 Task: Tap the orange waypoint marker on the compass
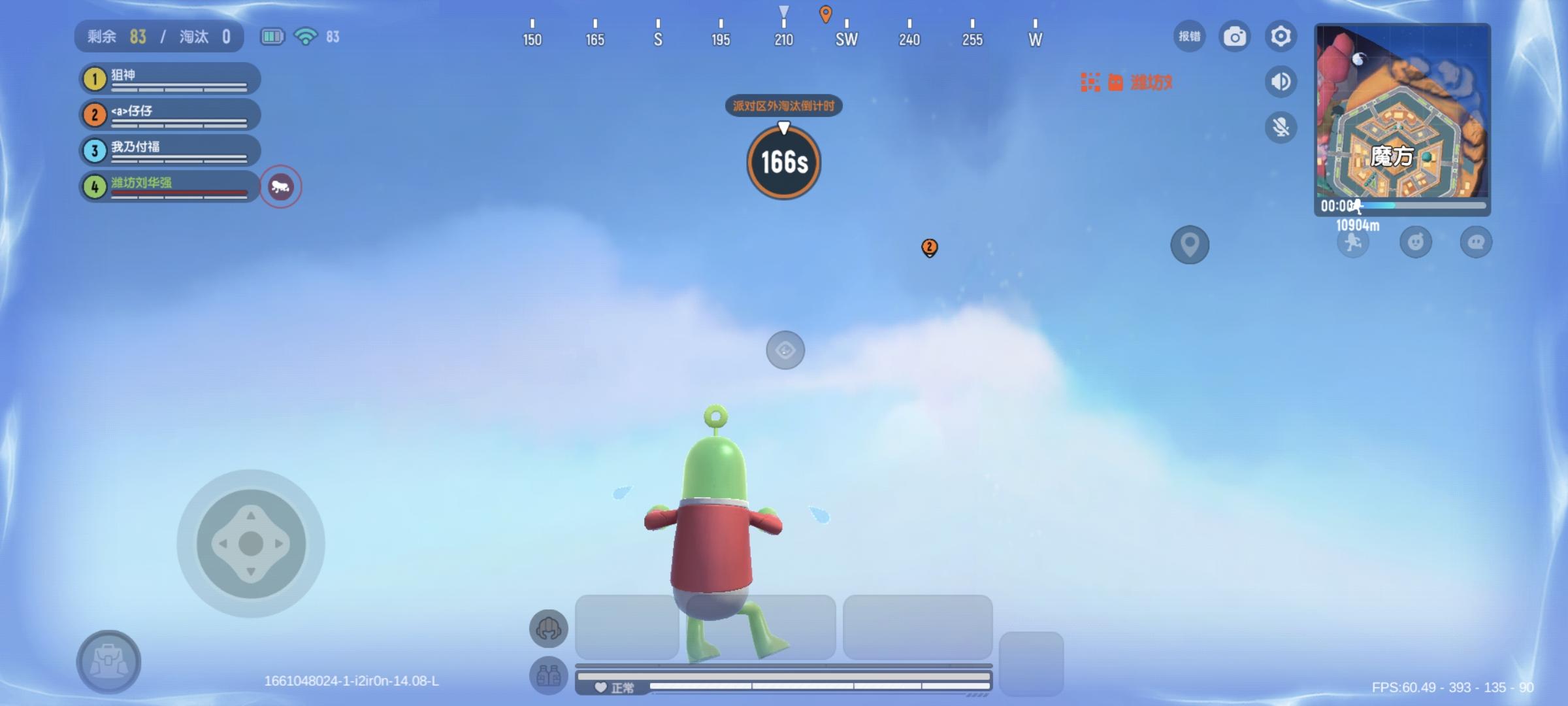(x=825, y=13)
